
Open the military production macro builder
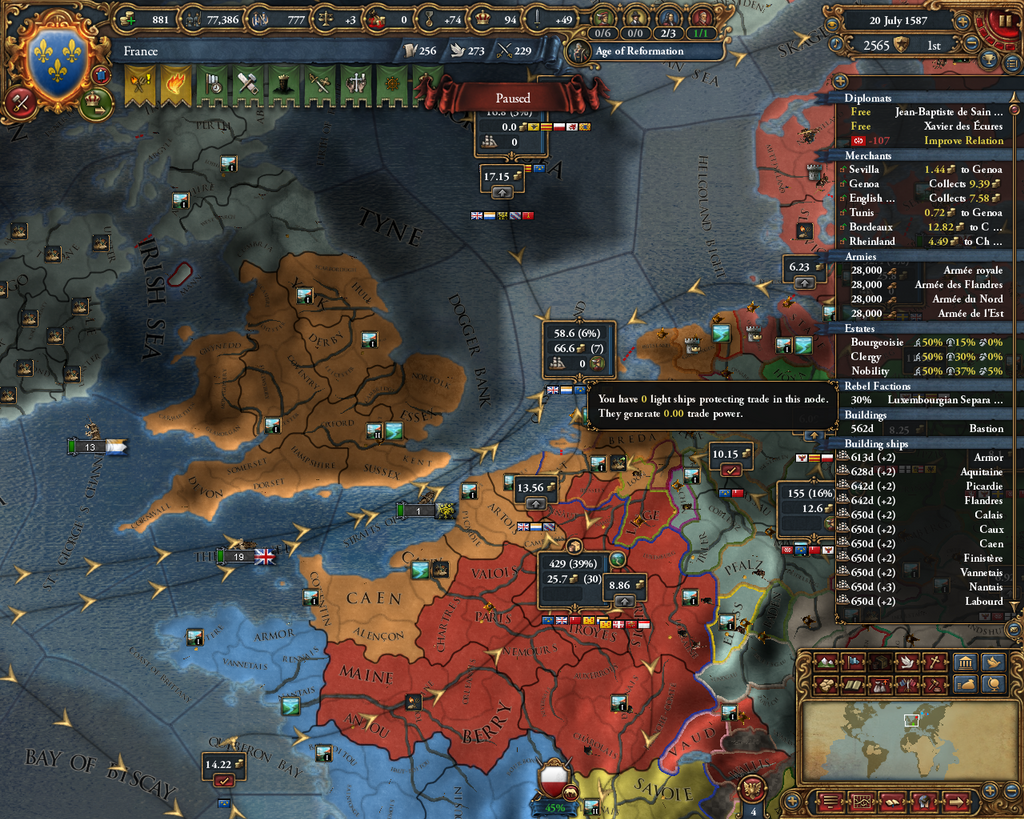(x=20, y=102)
